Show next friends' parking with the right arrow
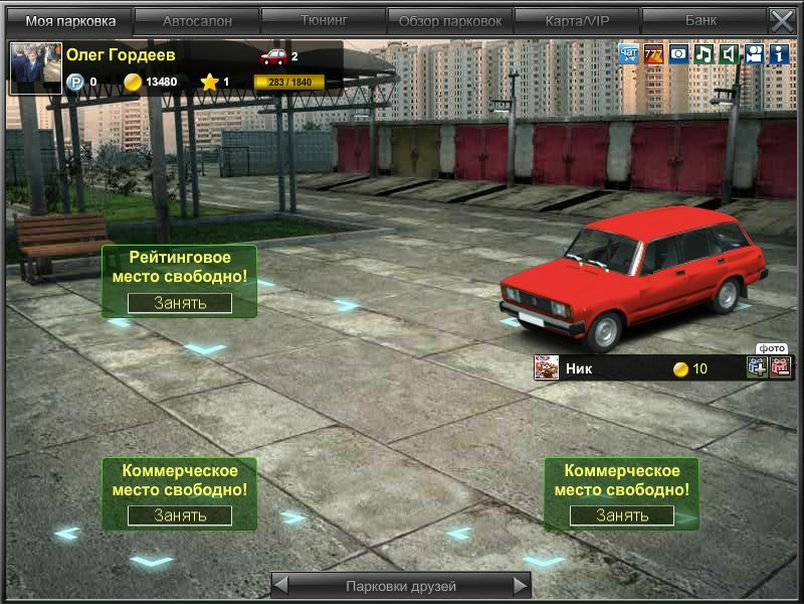Screen dimensions: 804x604 point(520,585)
